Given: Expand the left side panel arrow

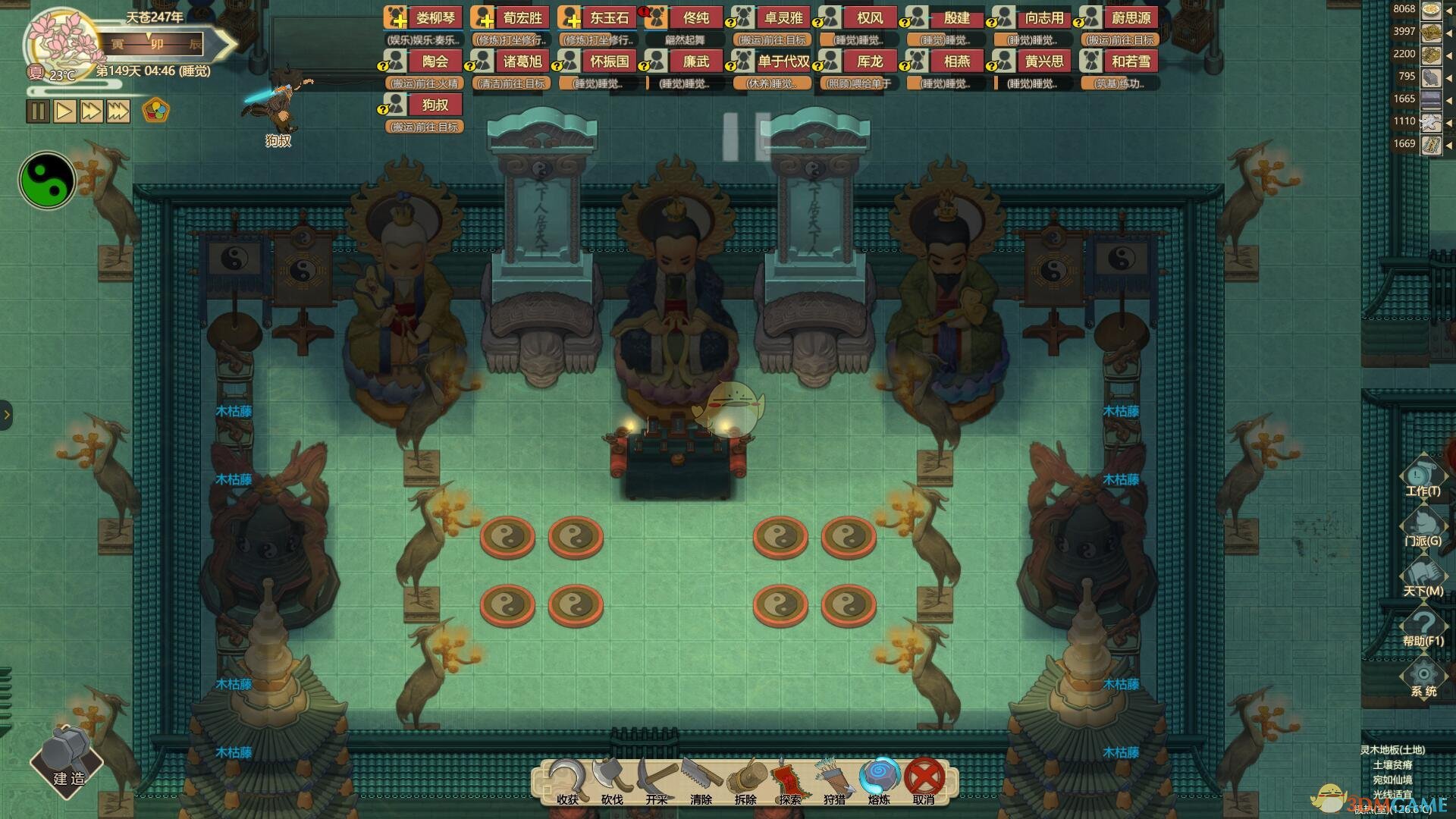Looking at the screenshot, I should coord(6,414).
